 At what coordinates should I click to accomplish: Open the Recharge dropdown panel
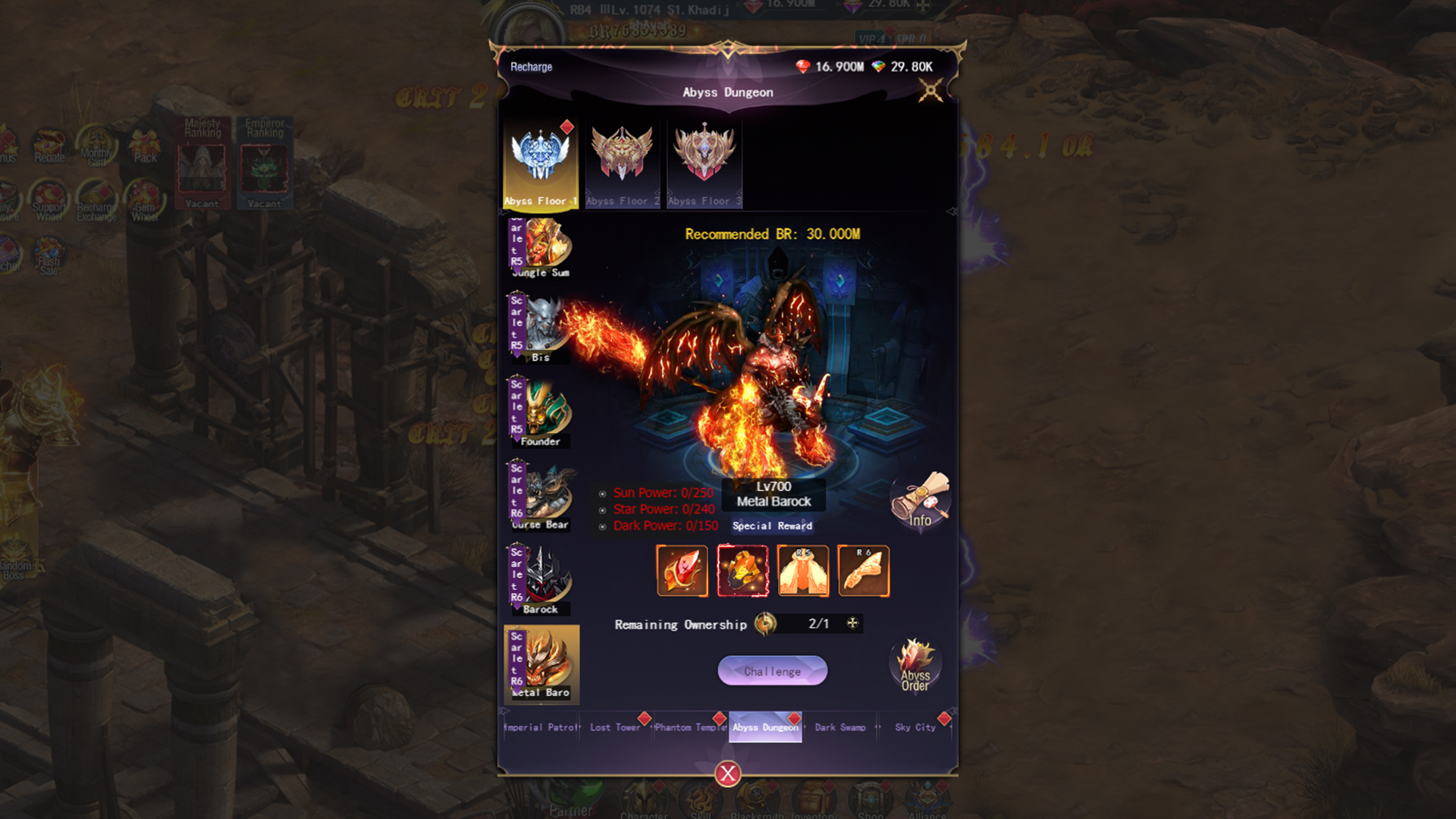tap(532, 67)
